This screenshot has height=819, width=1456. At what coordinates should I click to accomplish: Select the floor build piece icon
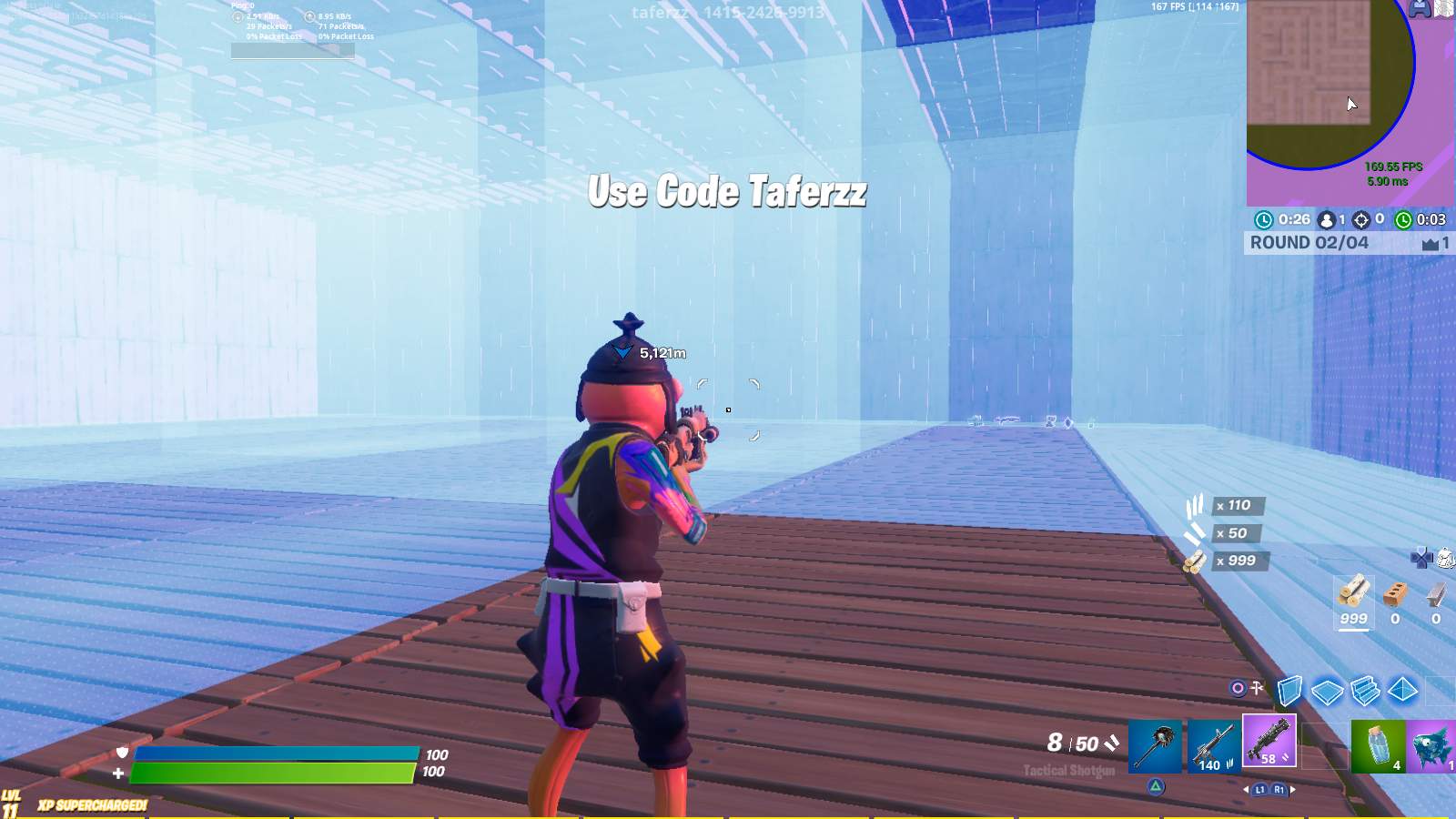1329,693
